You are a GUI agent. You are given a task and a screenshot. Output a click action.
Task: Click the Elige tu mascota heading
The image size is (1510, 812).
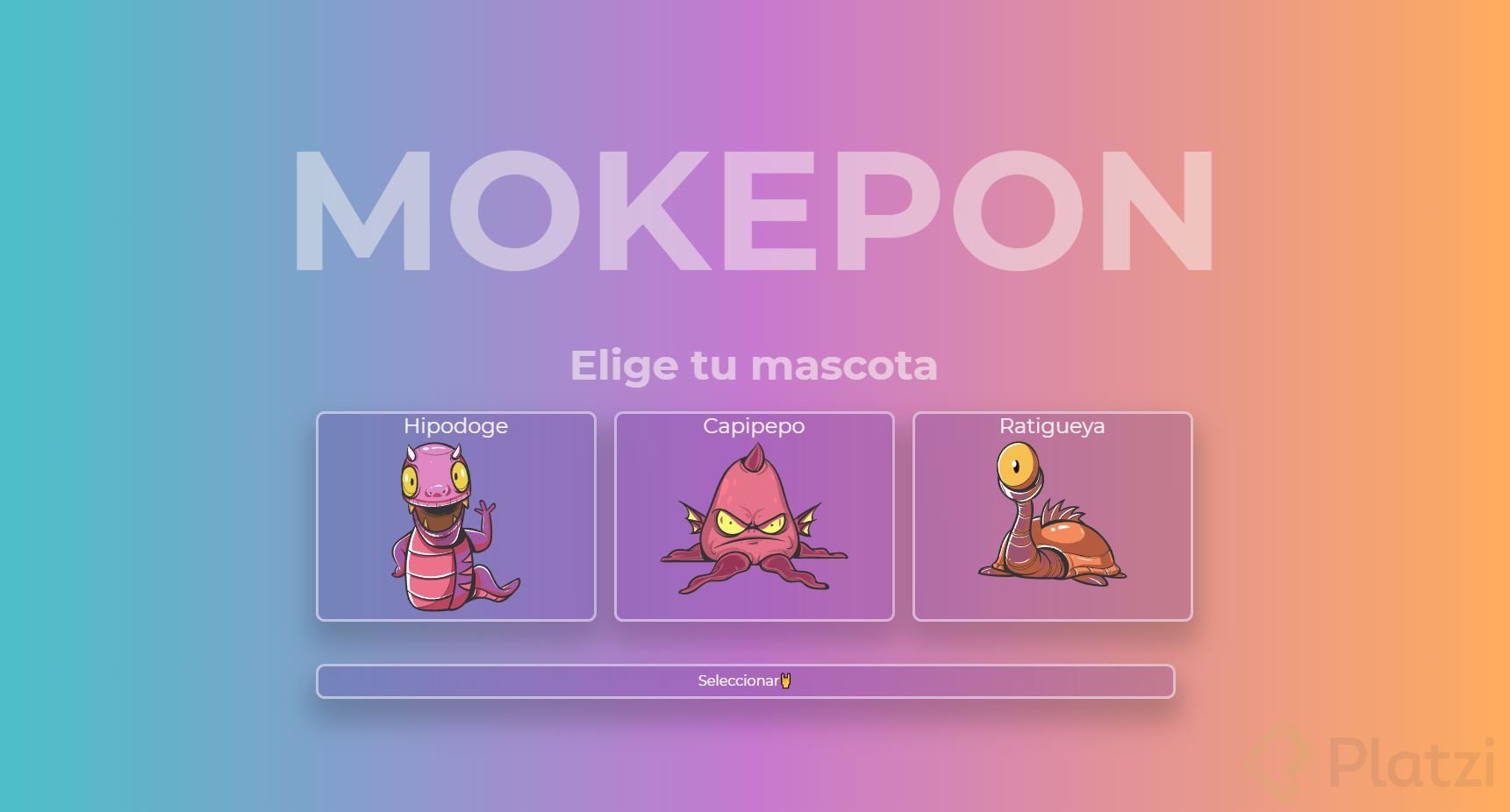(x=753, y=366)
